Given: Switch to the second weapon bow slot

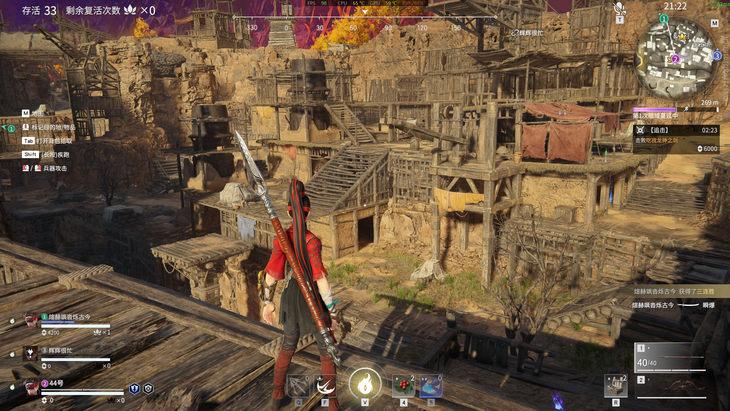Looking at the screenshot, I should [x=669, y=387].
